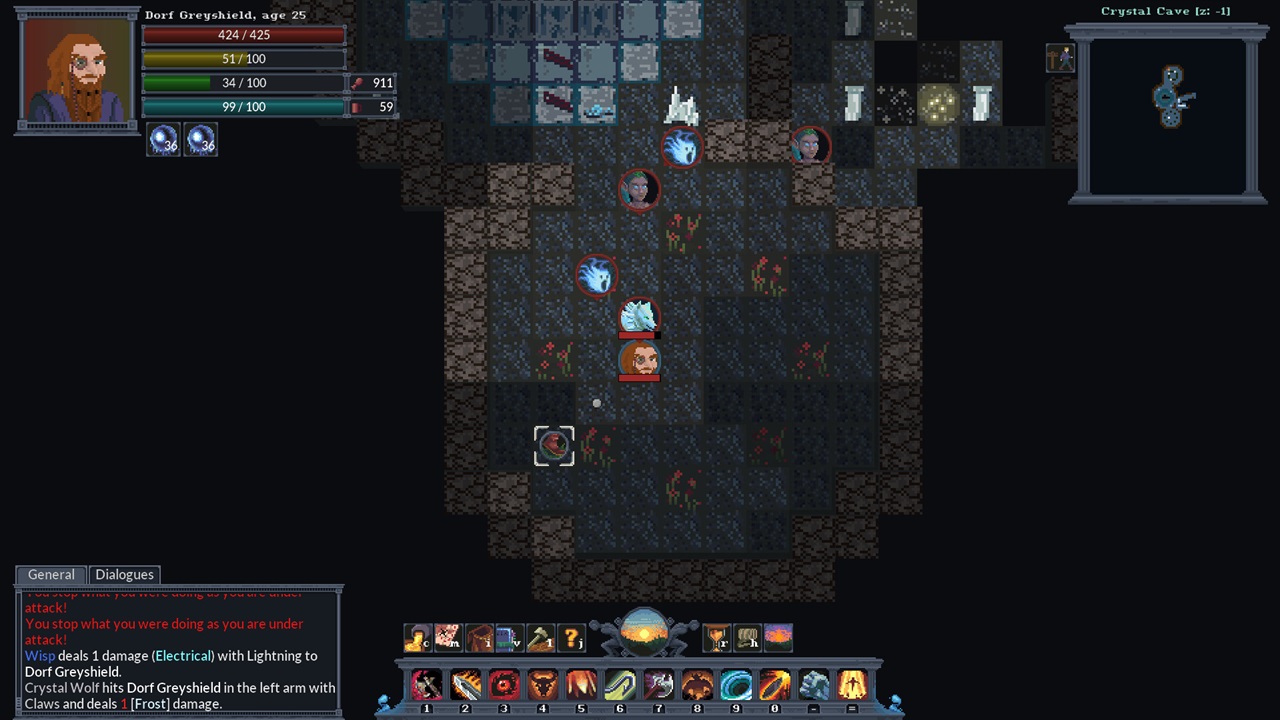This screenshot has height=720, width=1280.
Task: Click the sunset time-of-day medallion
Action: pos(644,633)
